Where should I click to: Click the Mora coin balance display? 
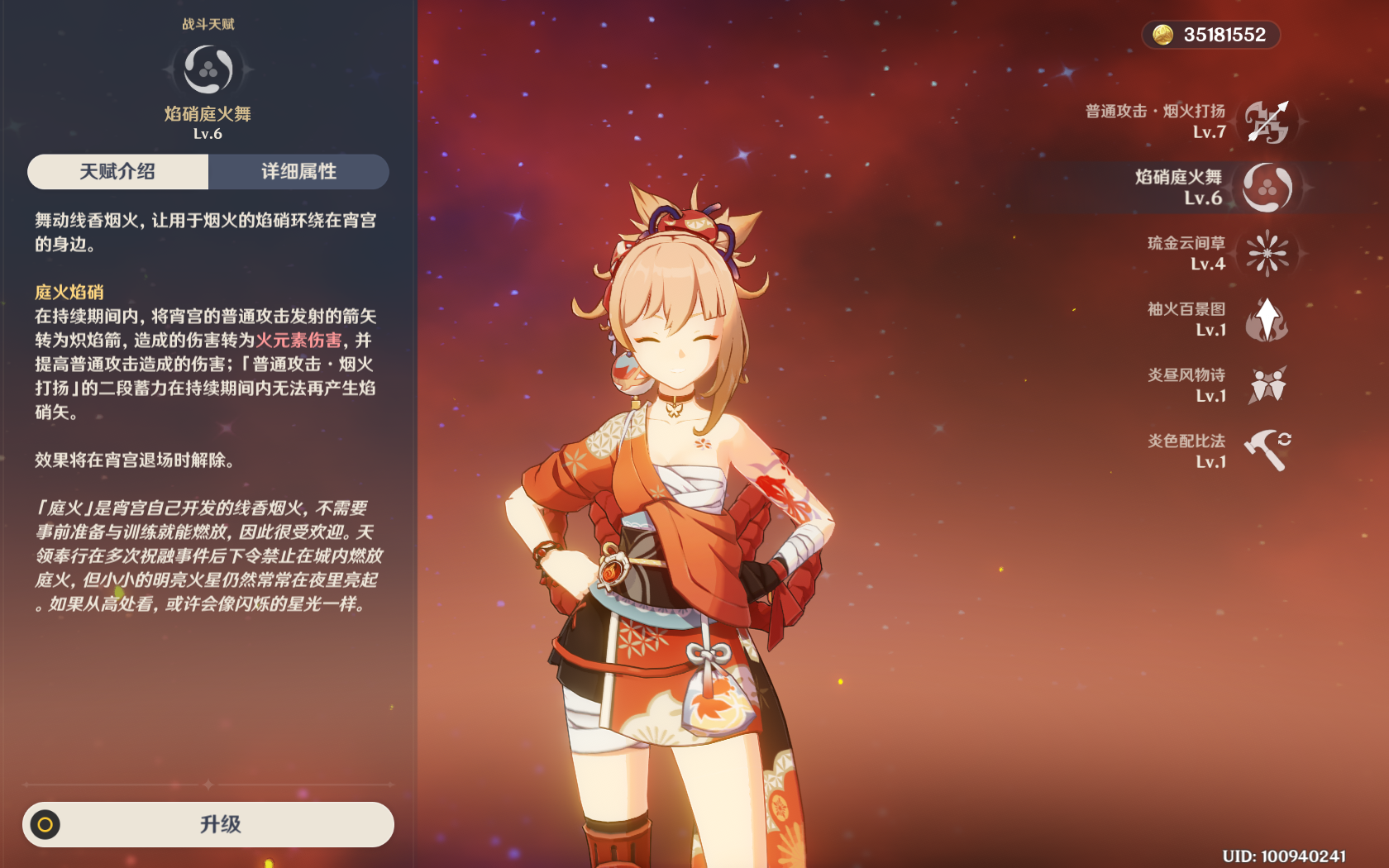pos(1211,35)
